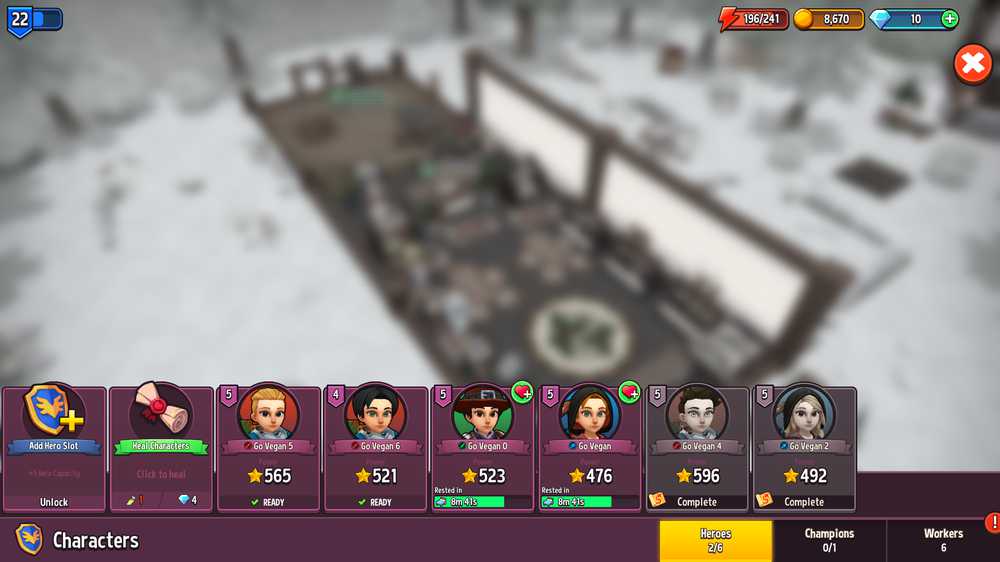Add more gems with the green plus

click(949, 19)
